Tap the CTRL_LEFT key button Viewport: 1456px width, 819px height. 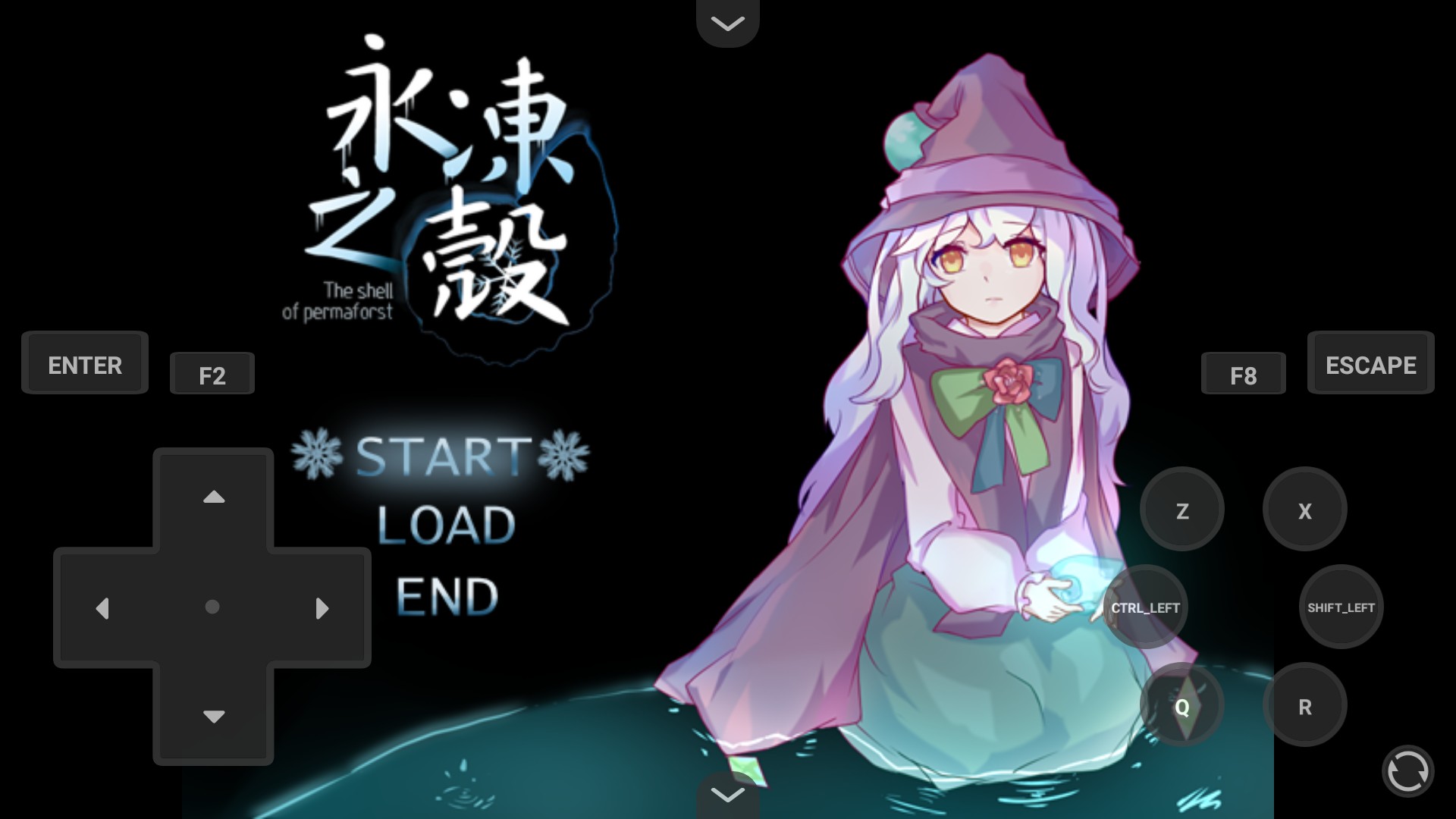(x=1145, y=607)
